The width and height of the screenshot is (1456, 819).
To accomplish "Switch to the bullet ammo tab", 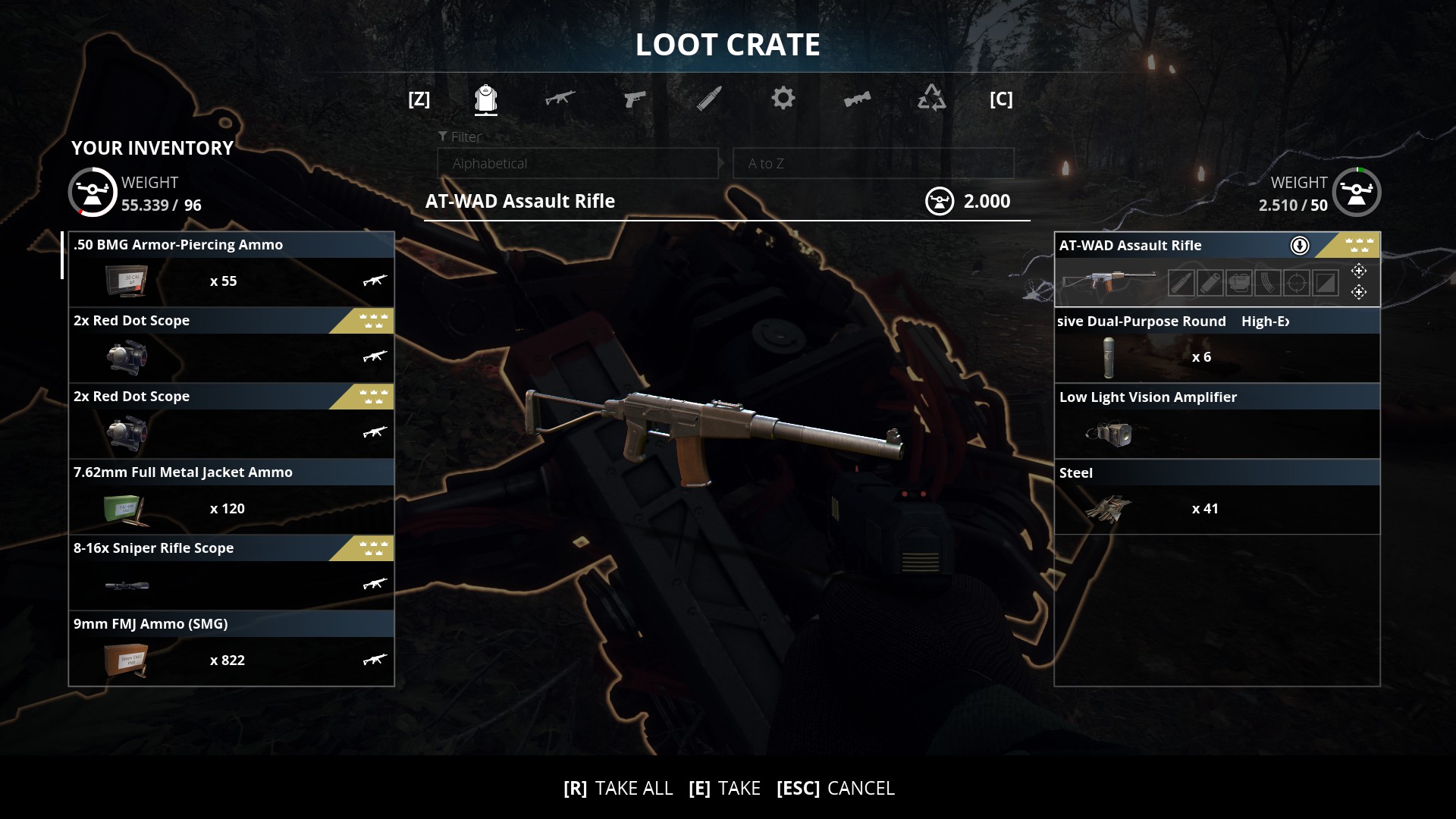I will coord(709,99).
